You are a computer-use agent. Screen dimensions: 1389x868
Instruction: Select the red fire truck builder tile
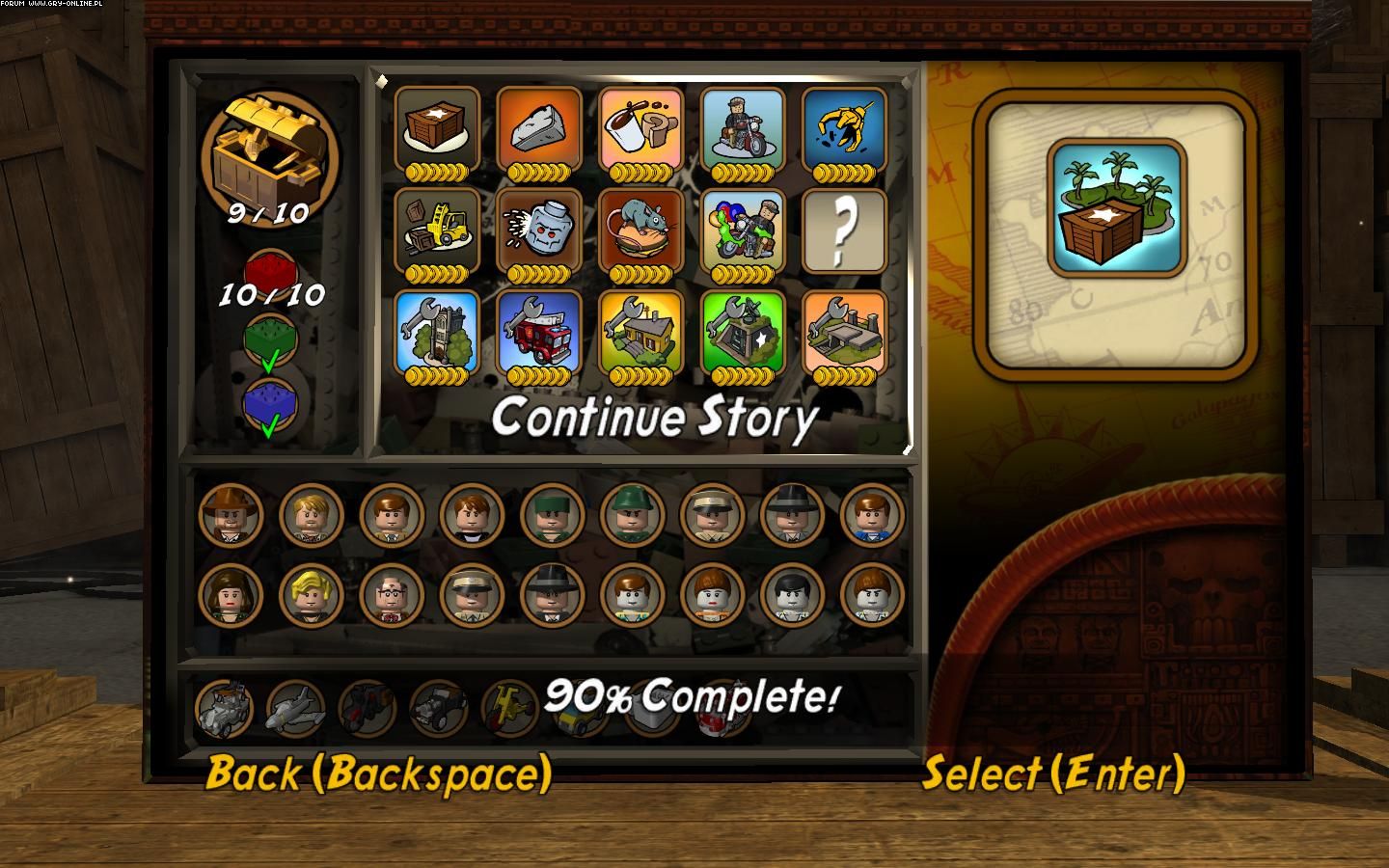click(x=539, y=331)
